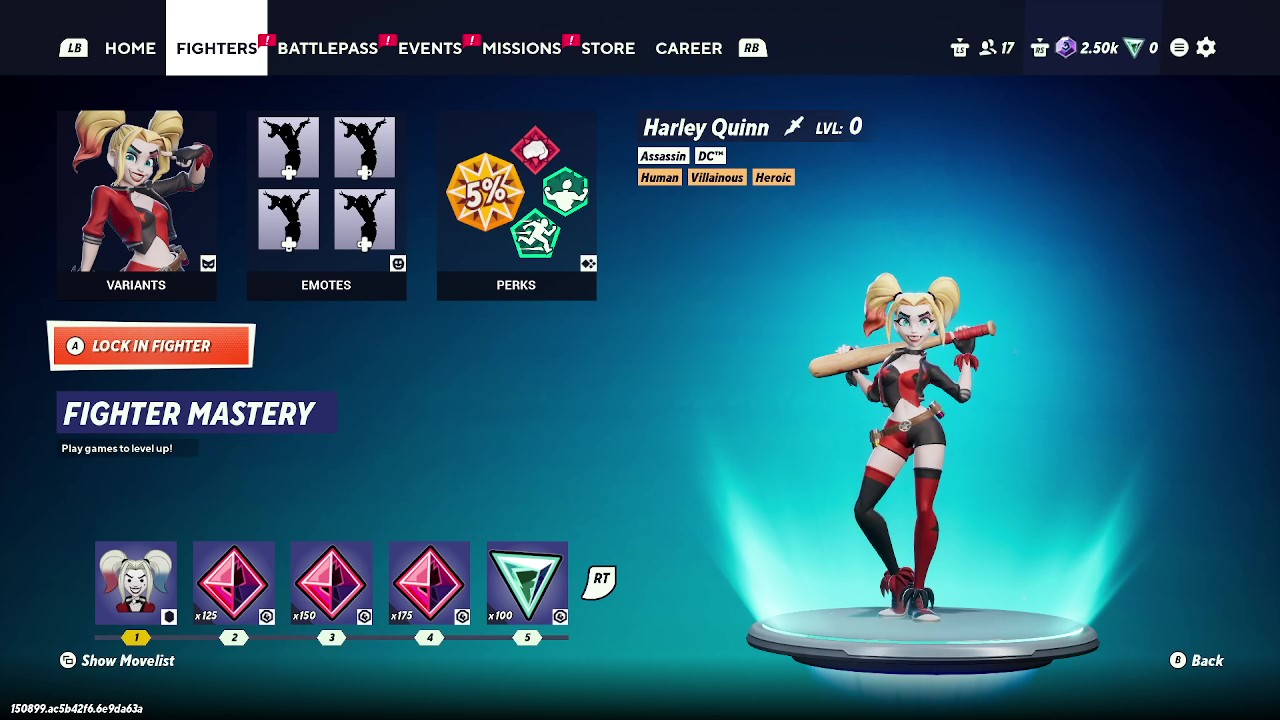
Task: Open the friends list icon showing 17
Action: 988,47
